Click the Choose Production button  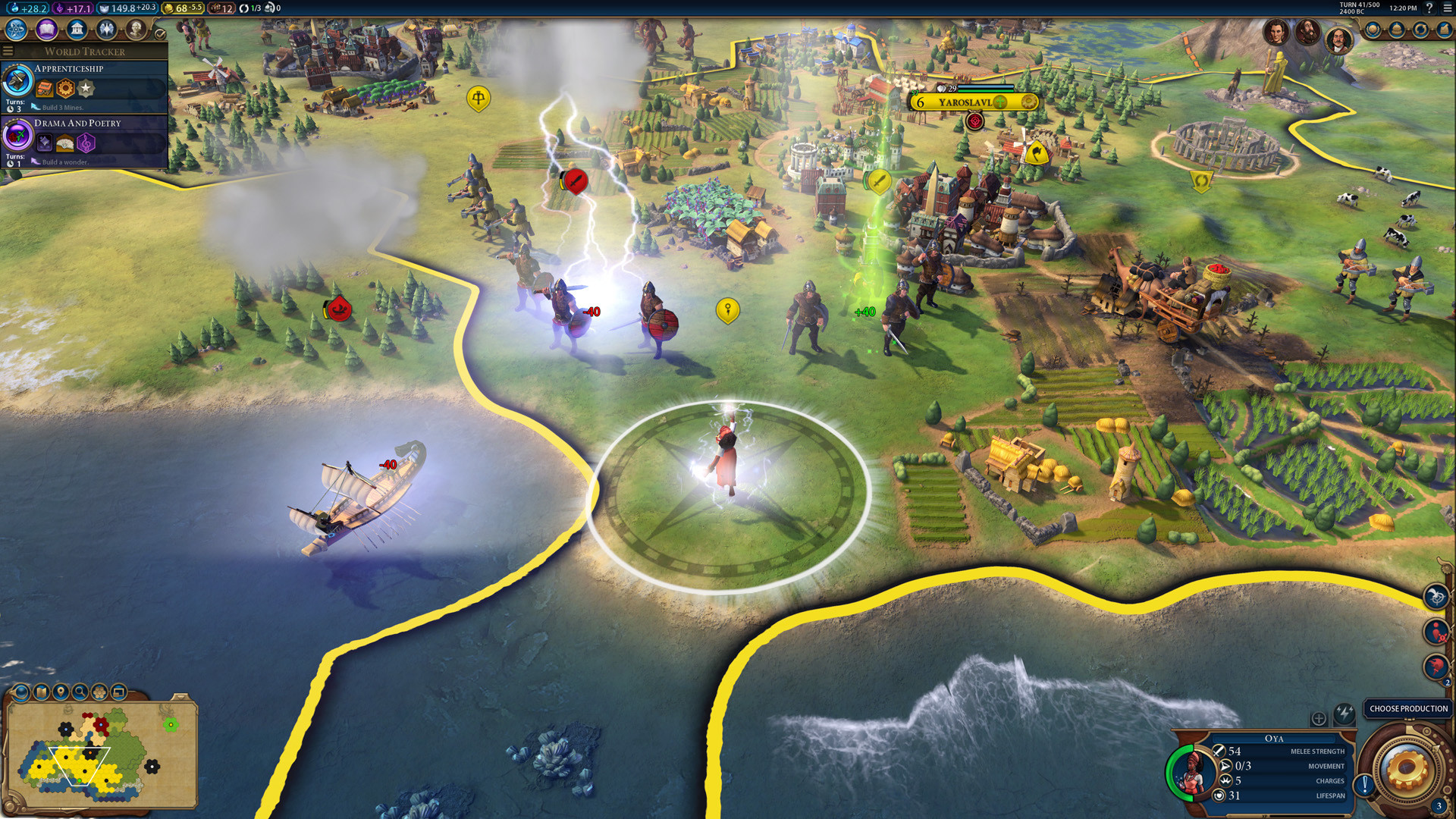point(1407,708)
